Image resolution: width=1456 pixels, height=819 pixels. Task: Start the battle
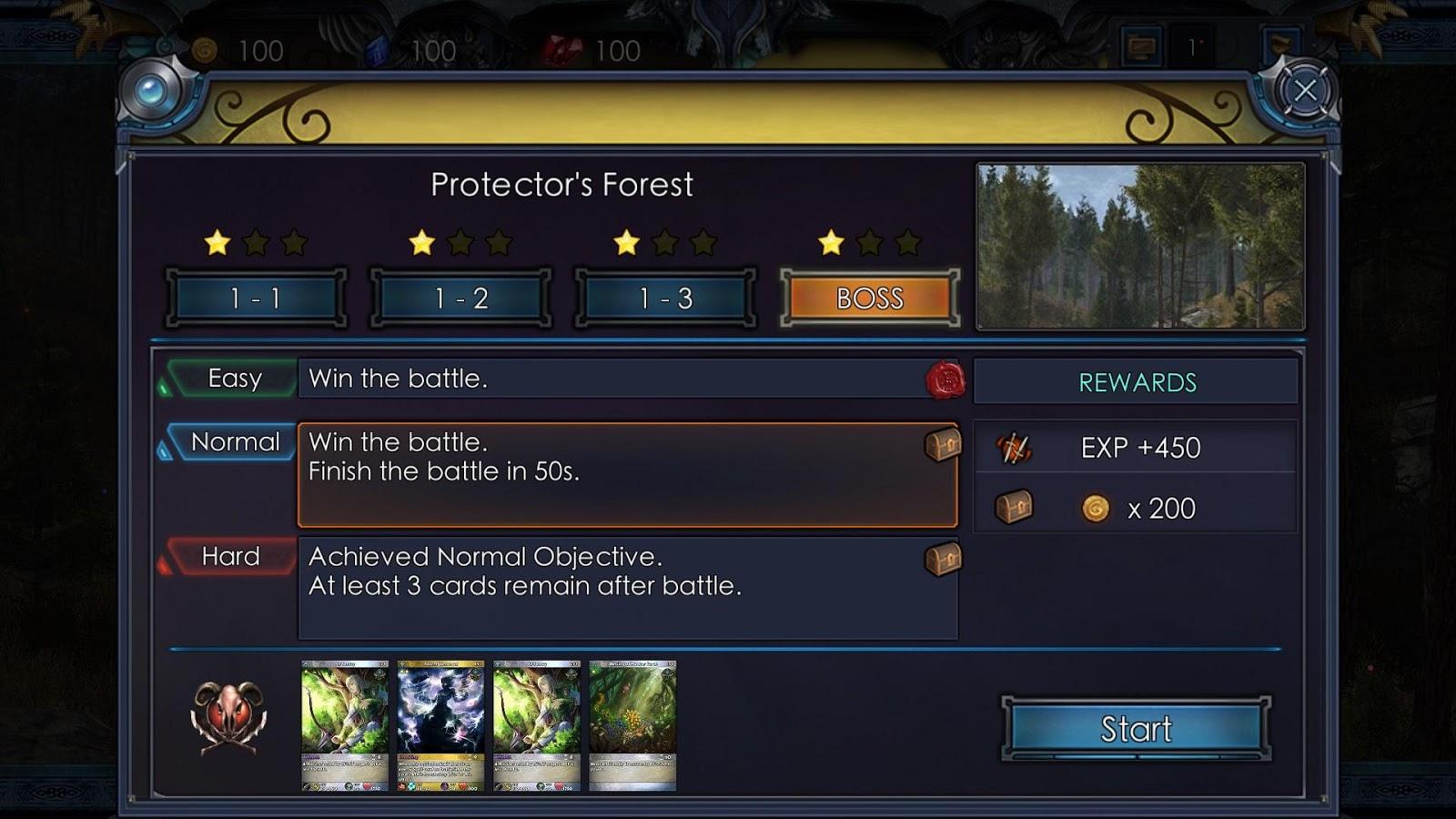tap(1136, 728)
